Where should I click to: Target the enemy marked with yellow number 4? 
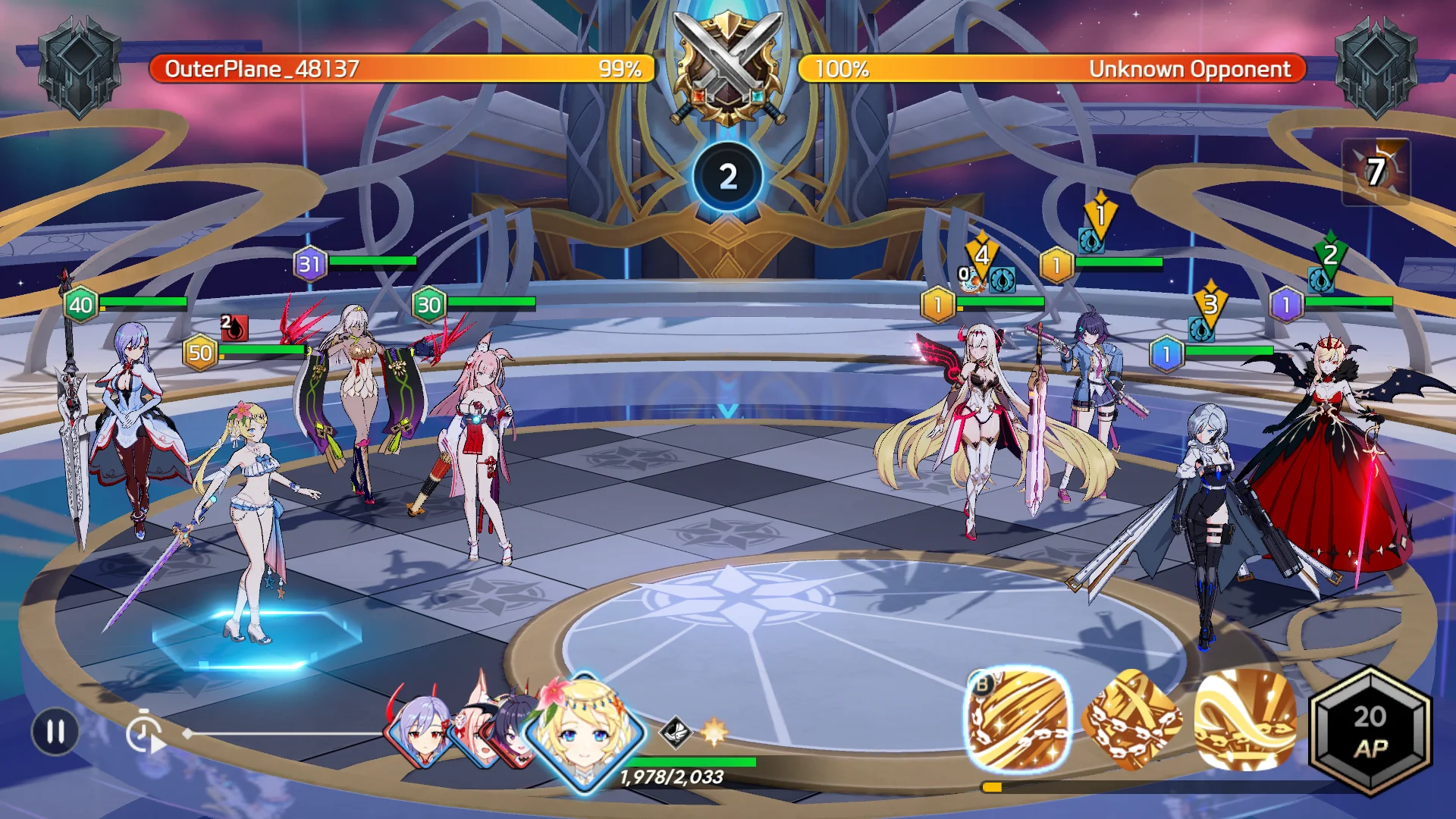(x=978, y=425)
